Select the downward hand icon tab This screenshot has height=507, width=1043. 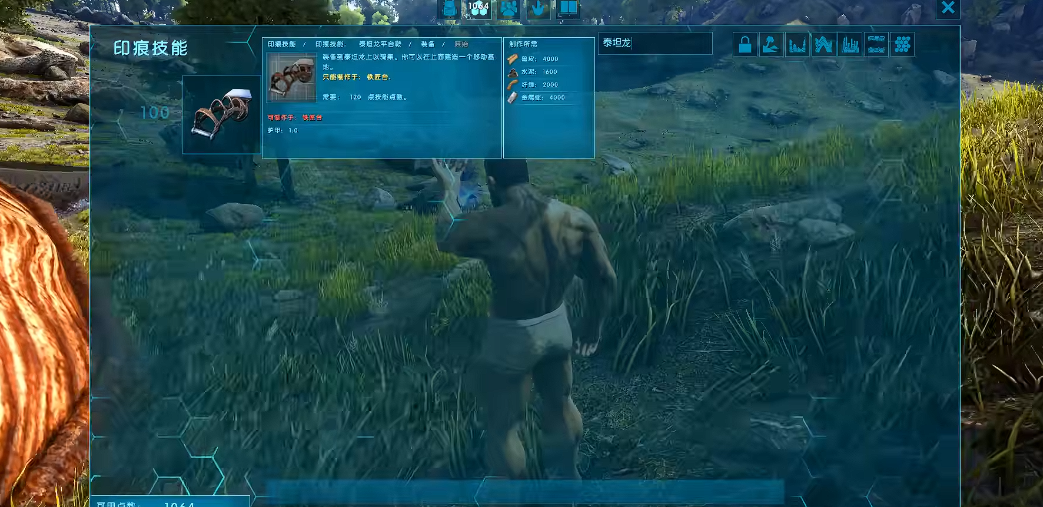(538, 8)
